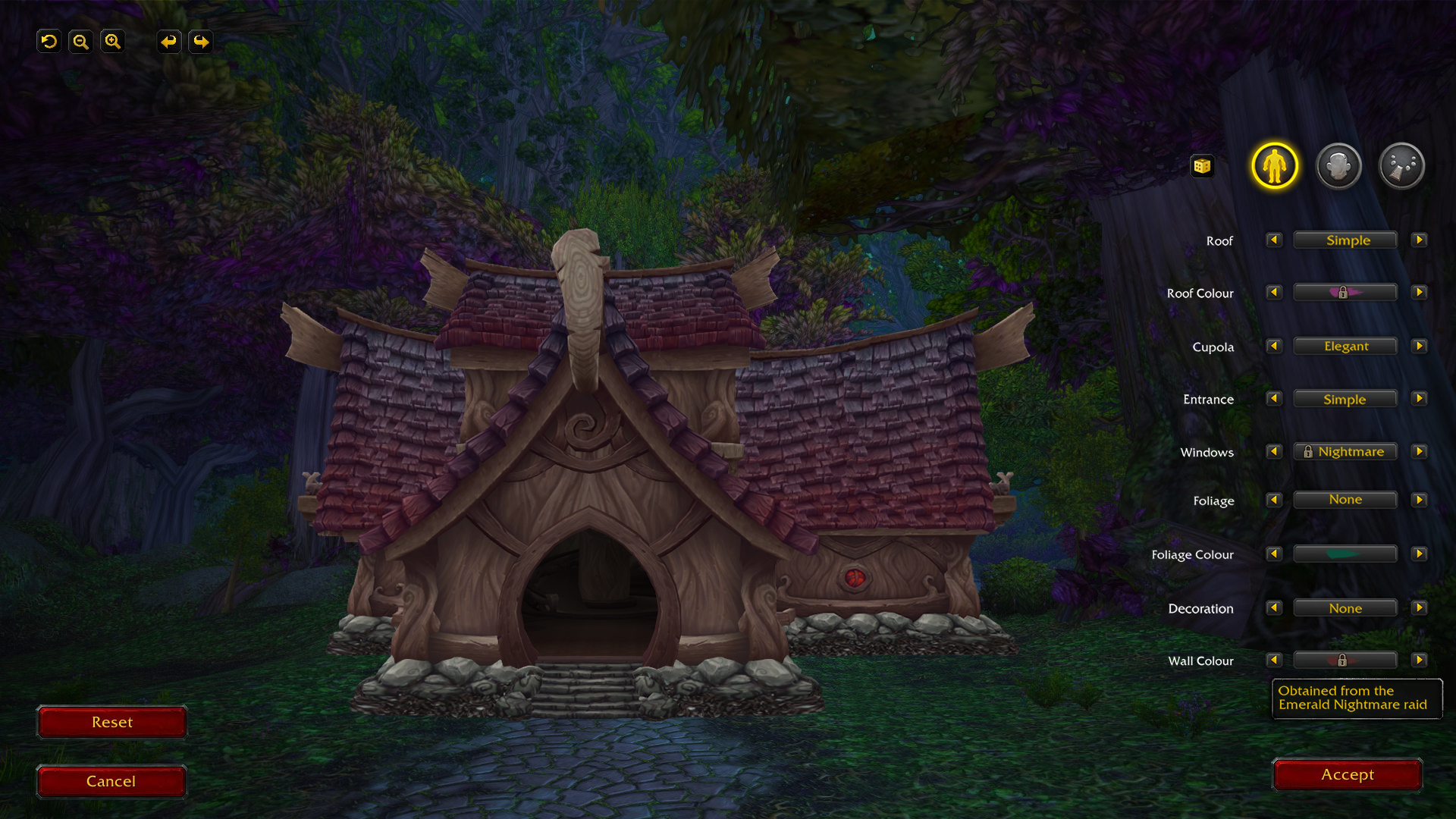Select the yellow body figure tab
Screen dimensions: 1456x819
tap(1275, 166)
